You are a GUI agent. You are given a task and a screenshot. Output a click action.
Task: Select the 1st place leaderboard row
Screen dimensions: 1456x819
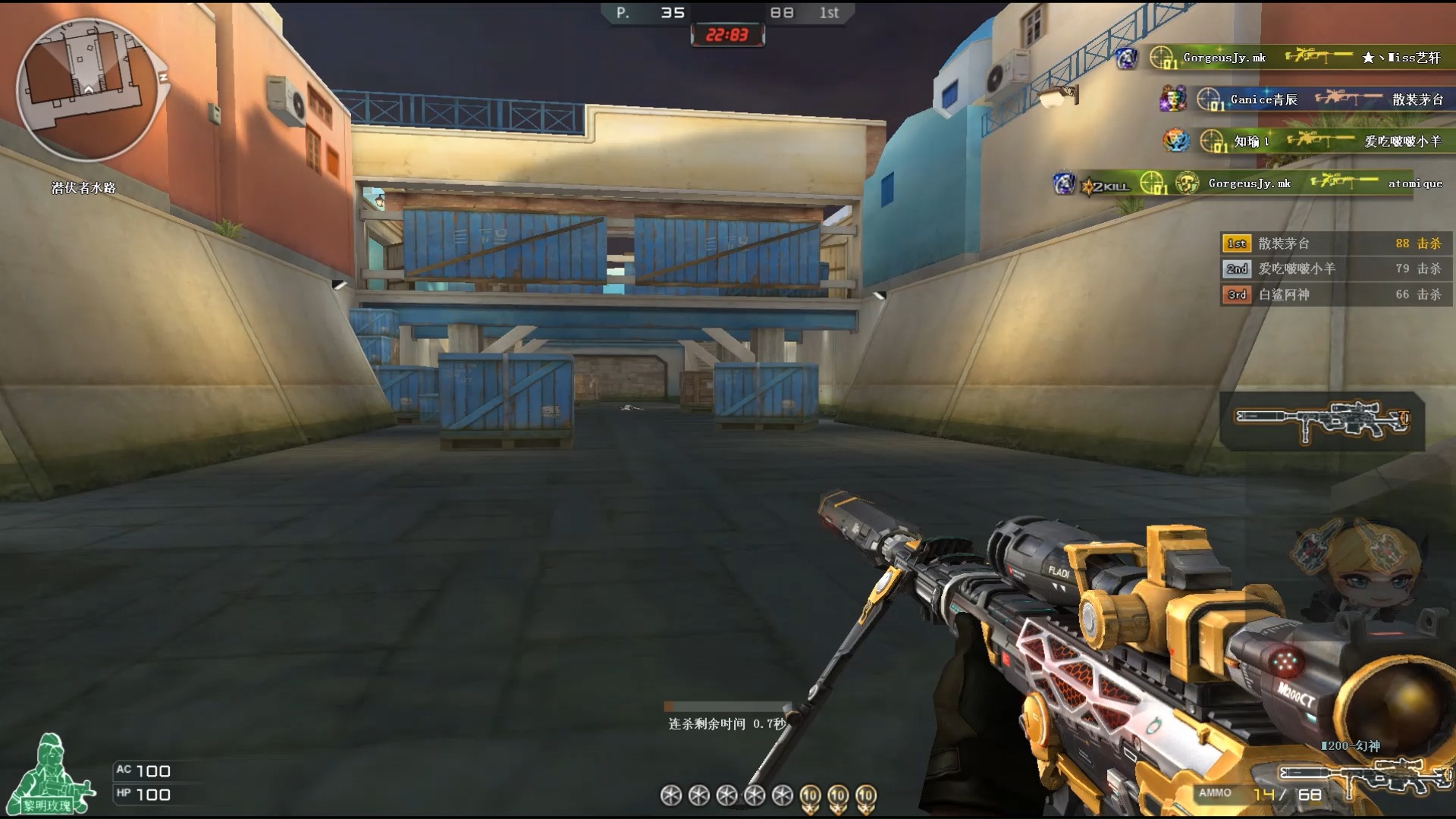pos(1335,243)
